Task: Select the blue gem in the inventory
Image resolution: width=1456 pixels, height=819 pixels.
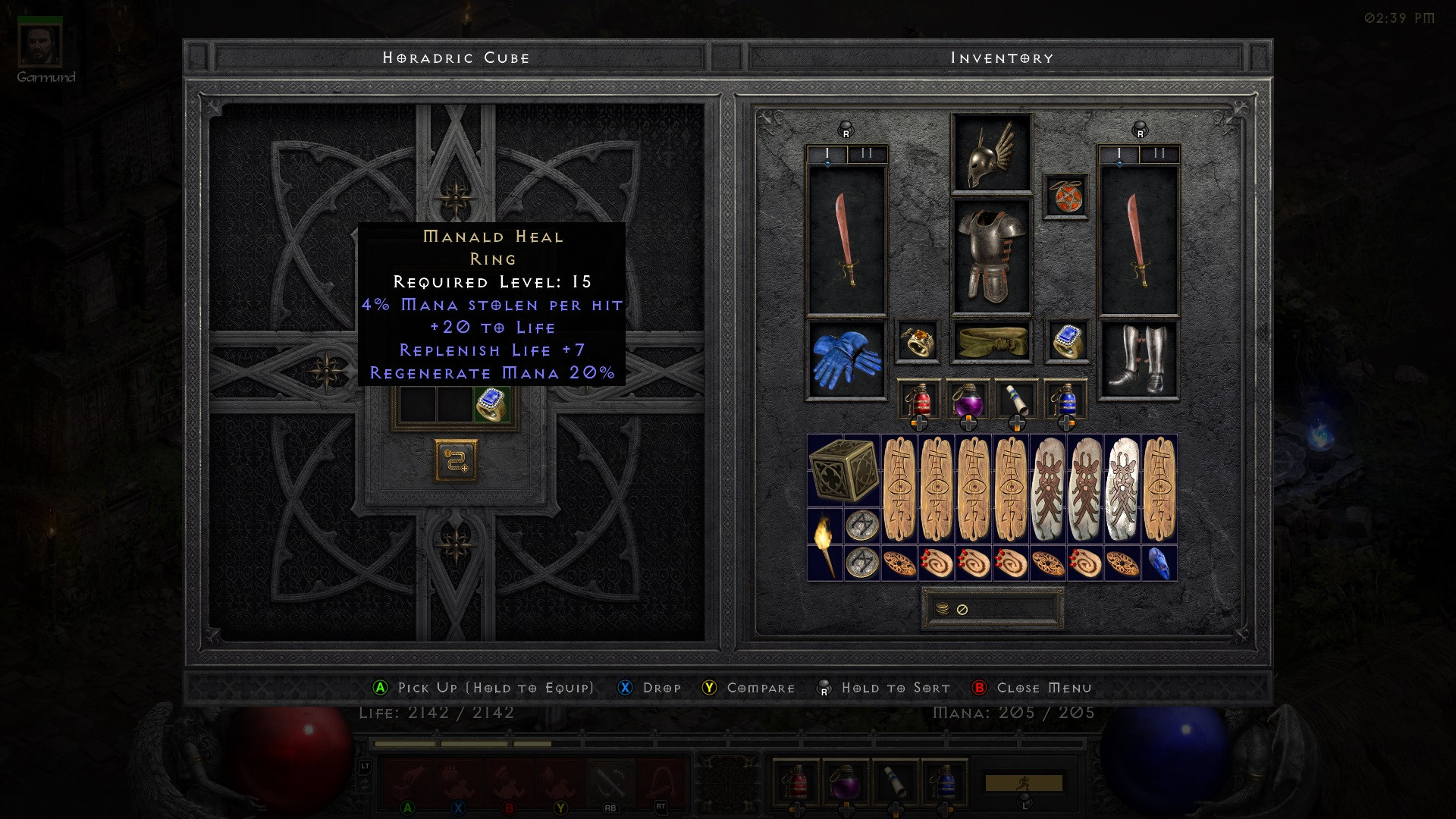Action: tap(1158, 563)
